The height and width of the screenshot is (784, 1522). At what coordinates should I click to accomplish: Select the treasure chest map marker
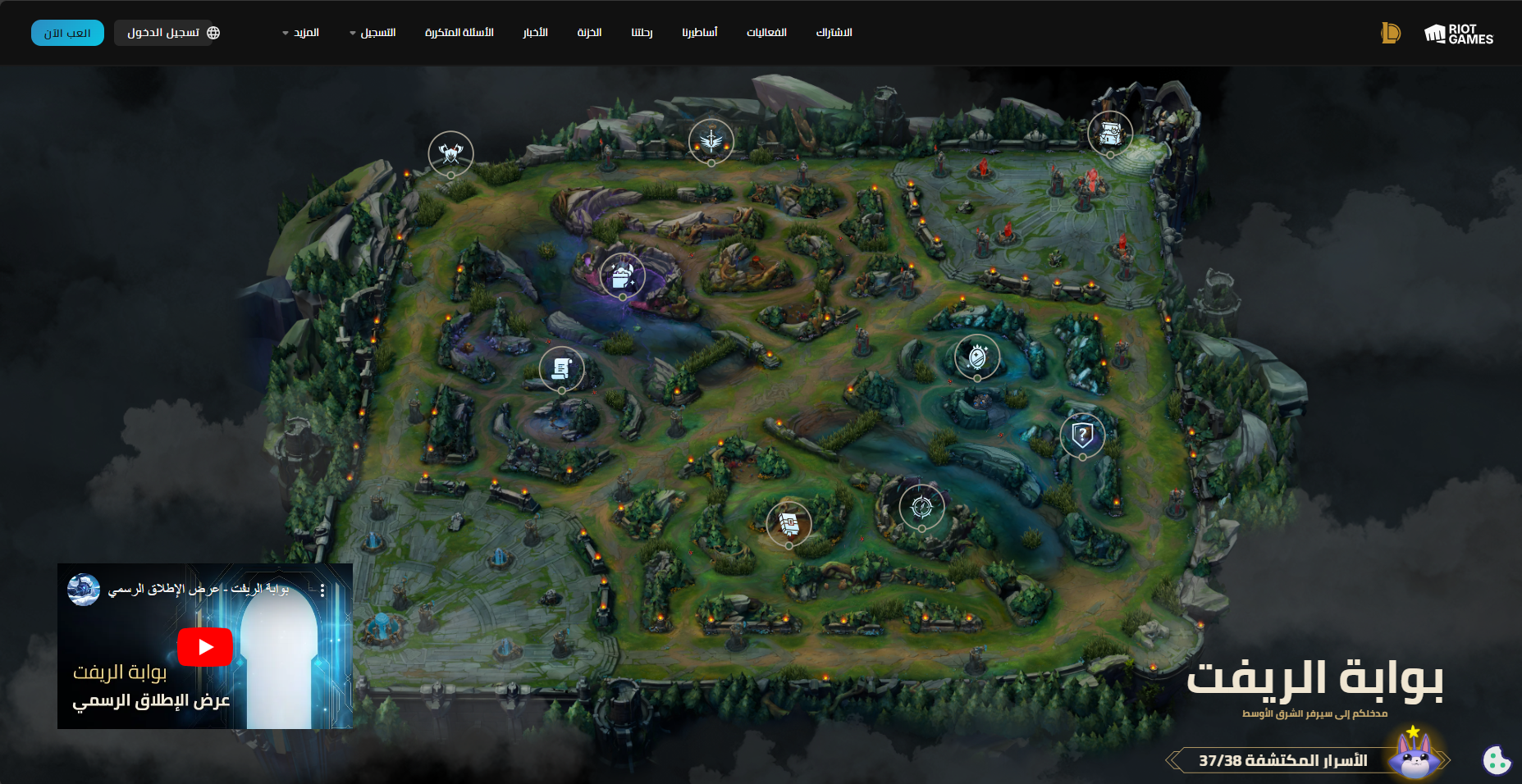[1110, 132]
